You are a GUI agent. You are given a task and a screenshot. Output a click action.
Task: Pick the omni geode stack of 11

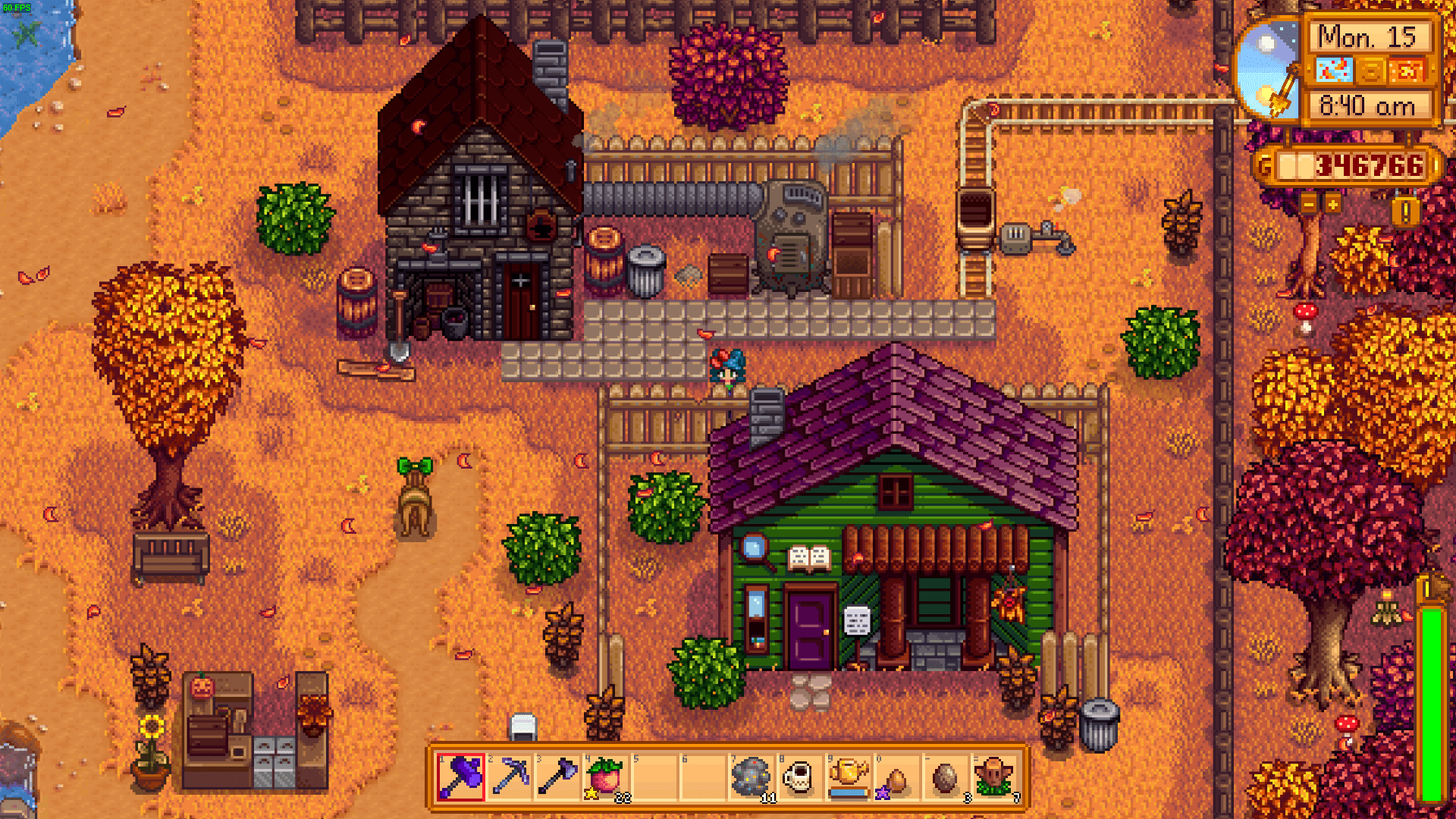point(752,777)
